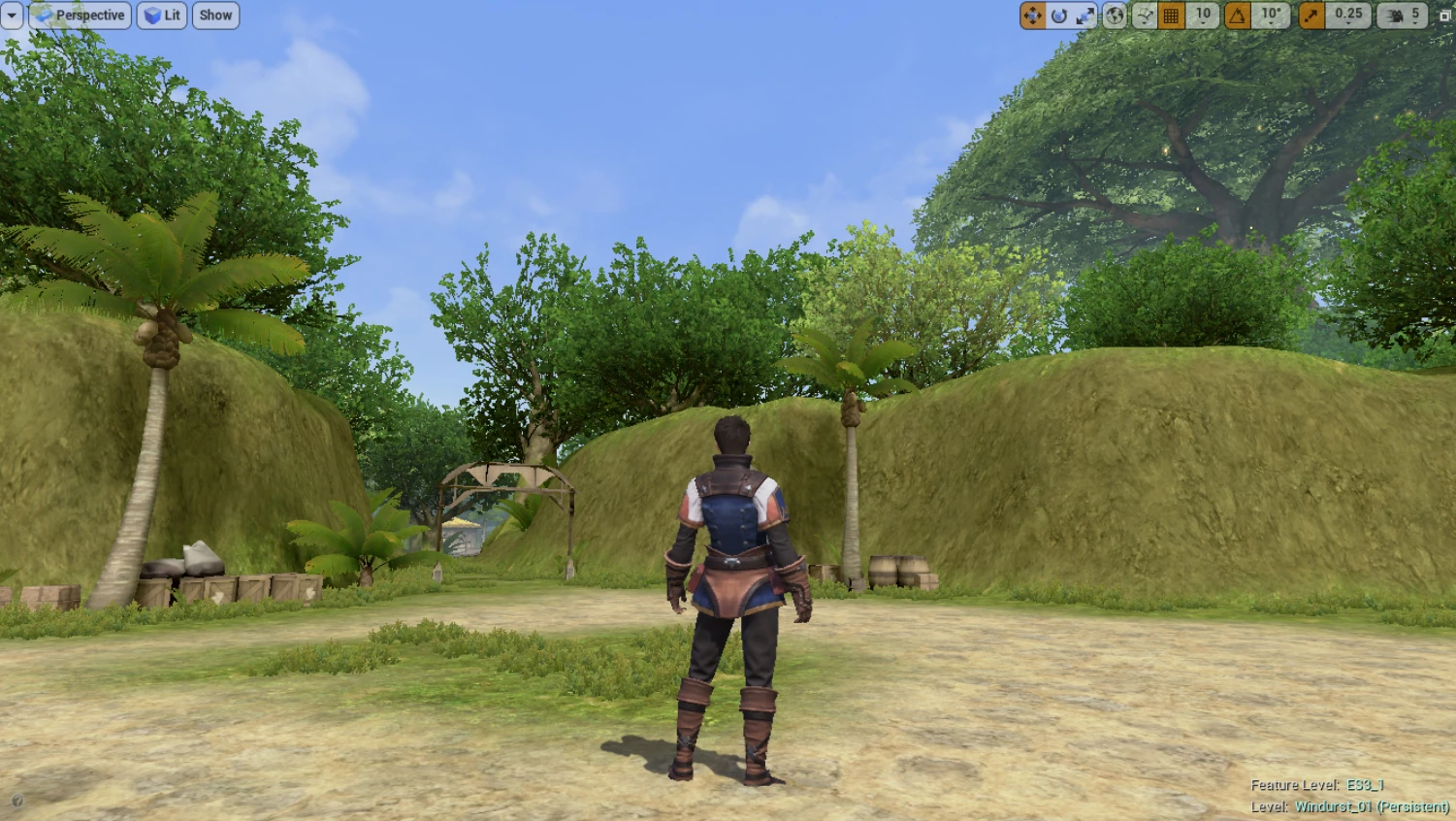Activate the scale gizmo tool
The width and height of the screenshot is (1456, 821).
[1085, 16]
